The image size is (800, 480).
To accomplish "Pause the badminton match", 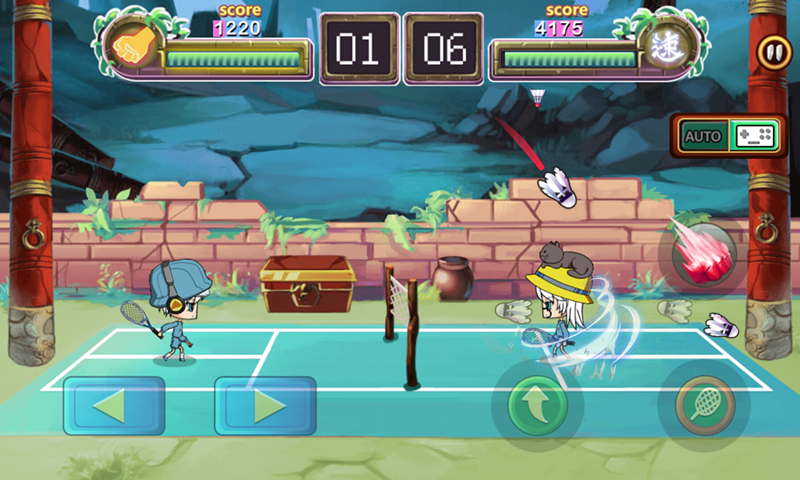I will (x=772, y=52).
